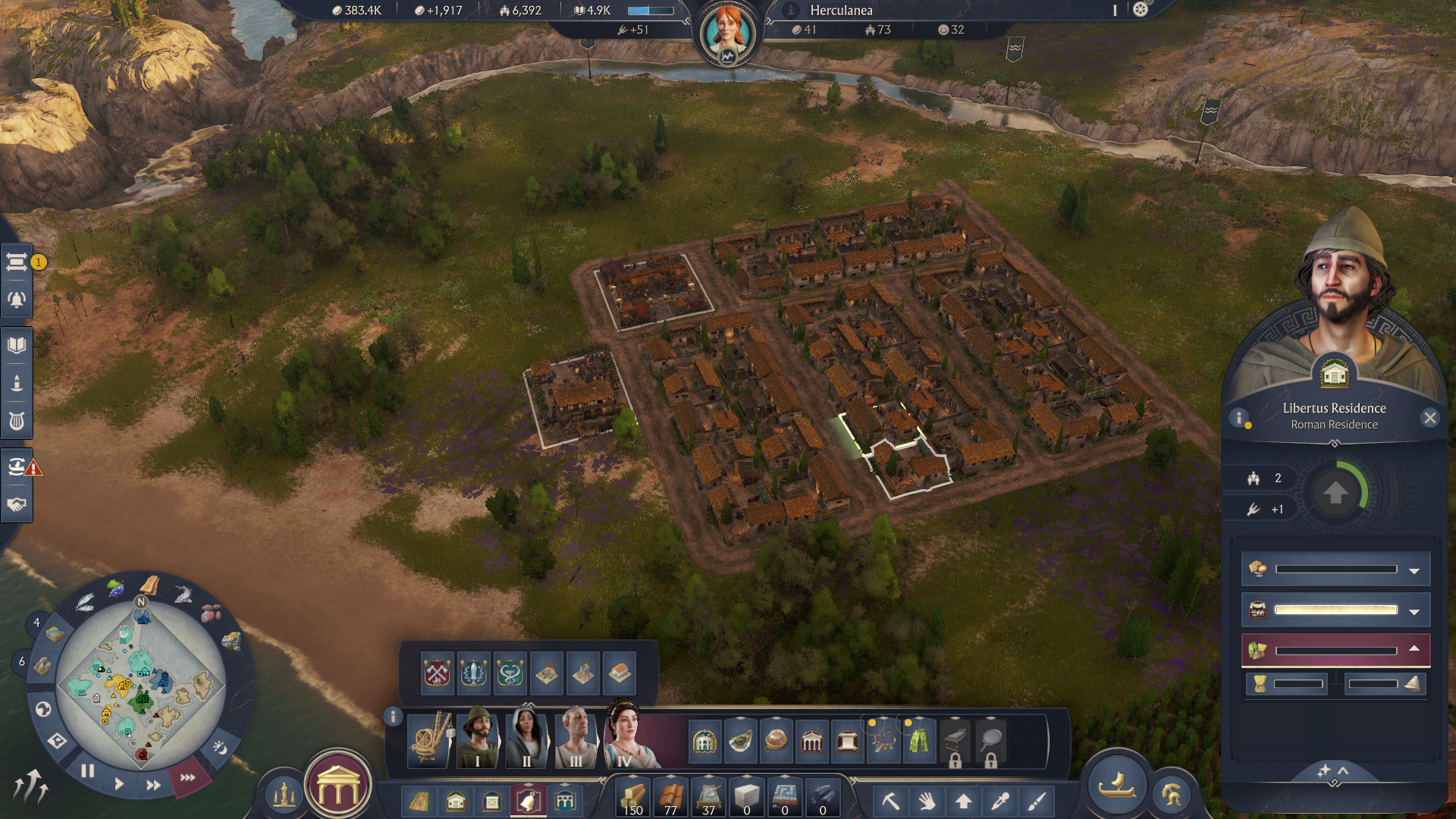1456x819 pixels.
Task: Collapse the highlighted clothing need row
Action: point(1415,650)
